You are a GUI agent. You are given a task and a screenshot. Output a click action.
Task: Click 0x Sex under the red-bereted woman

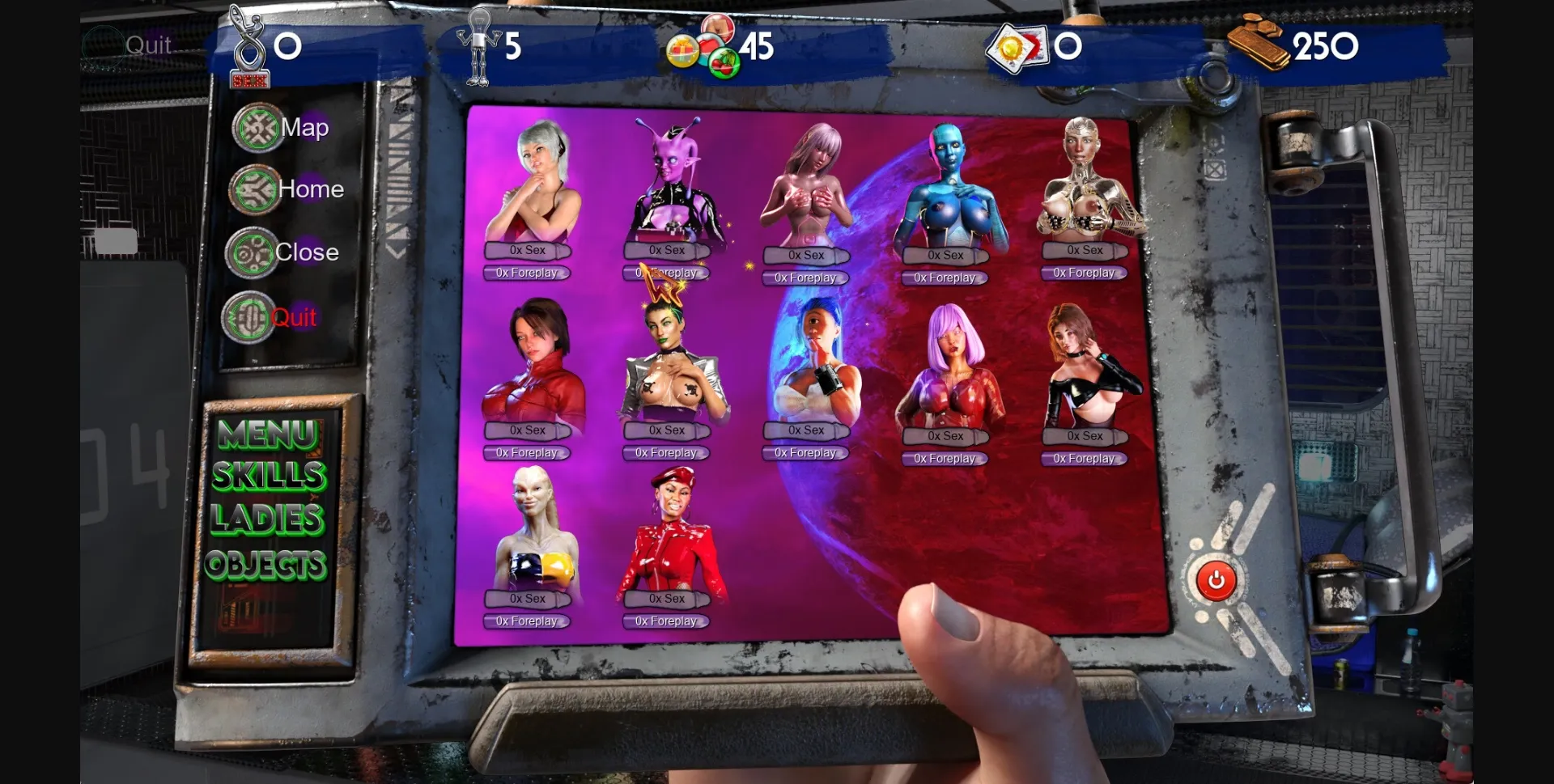click(665, 599)
